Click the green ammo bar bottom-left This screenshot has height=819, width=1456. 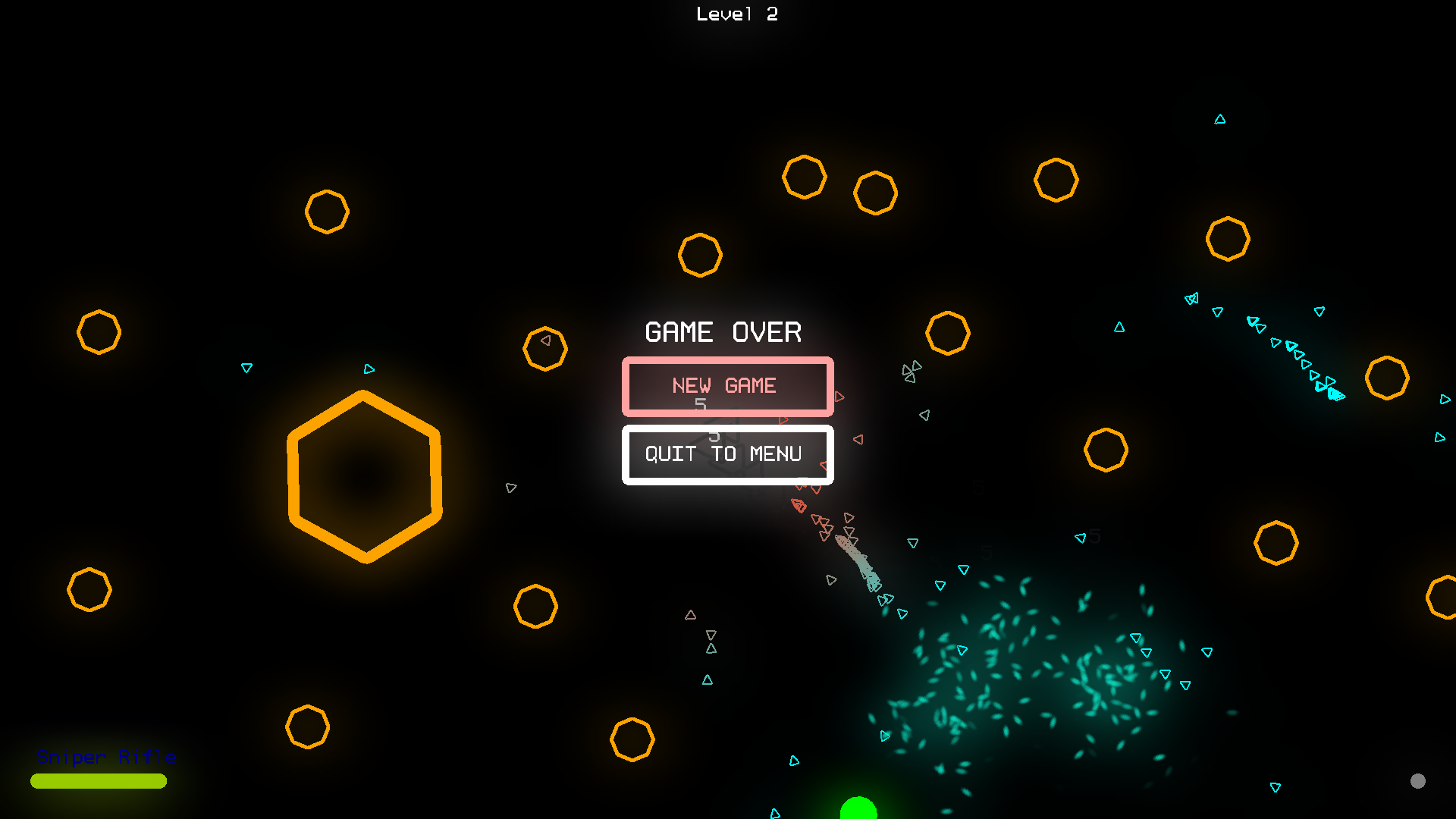tap(98, 781)
